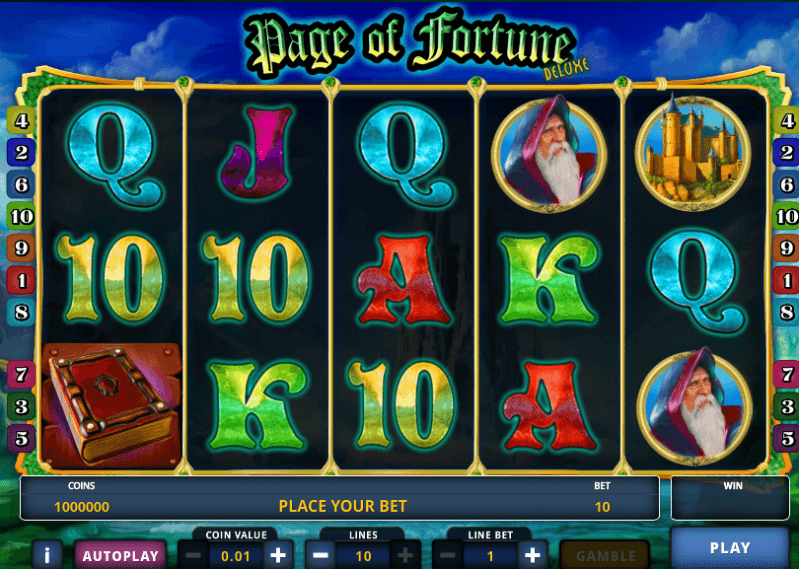This screenshot has height=569, width=799.
Task: Turn on AUTOPLAY
Action: pyautogui.click(x=121, y=555)
